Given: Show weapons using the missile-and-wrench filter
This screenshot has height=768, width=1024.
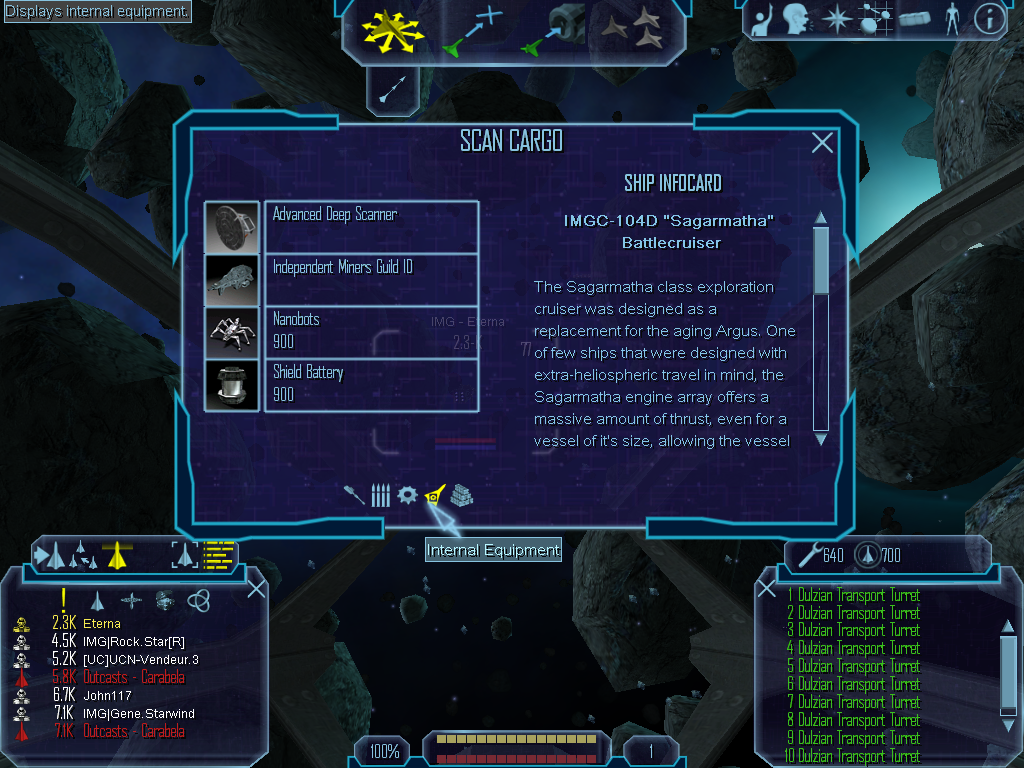Looking at the screenshot, I should pos(354,495).
